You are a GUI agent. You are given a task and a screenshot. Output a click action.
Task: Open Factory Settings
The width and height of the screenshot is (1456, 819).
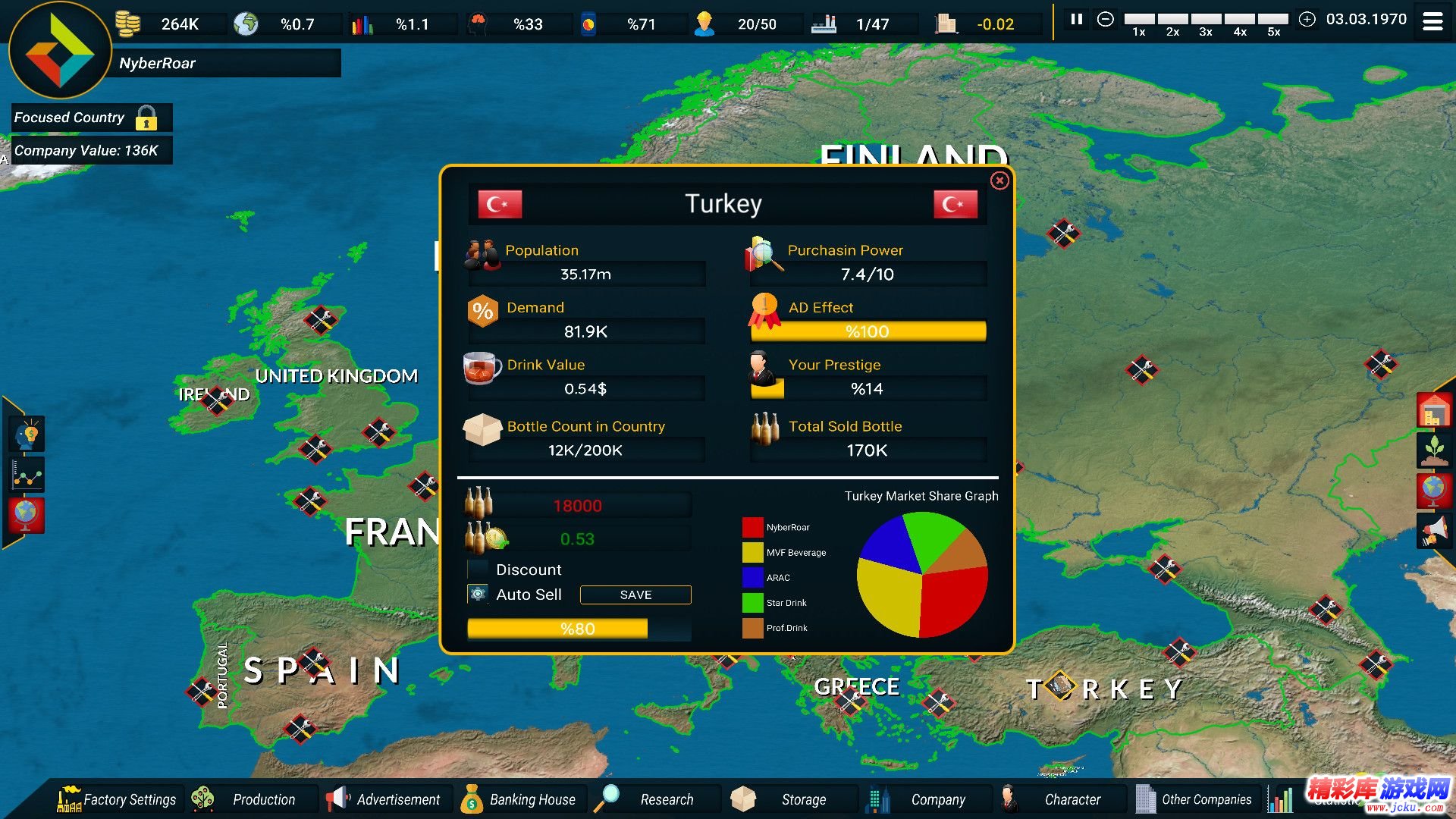pos(118,799)
